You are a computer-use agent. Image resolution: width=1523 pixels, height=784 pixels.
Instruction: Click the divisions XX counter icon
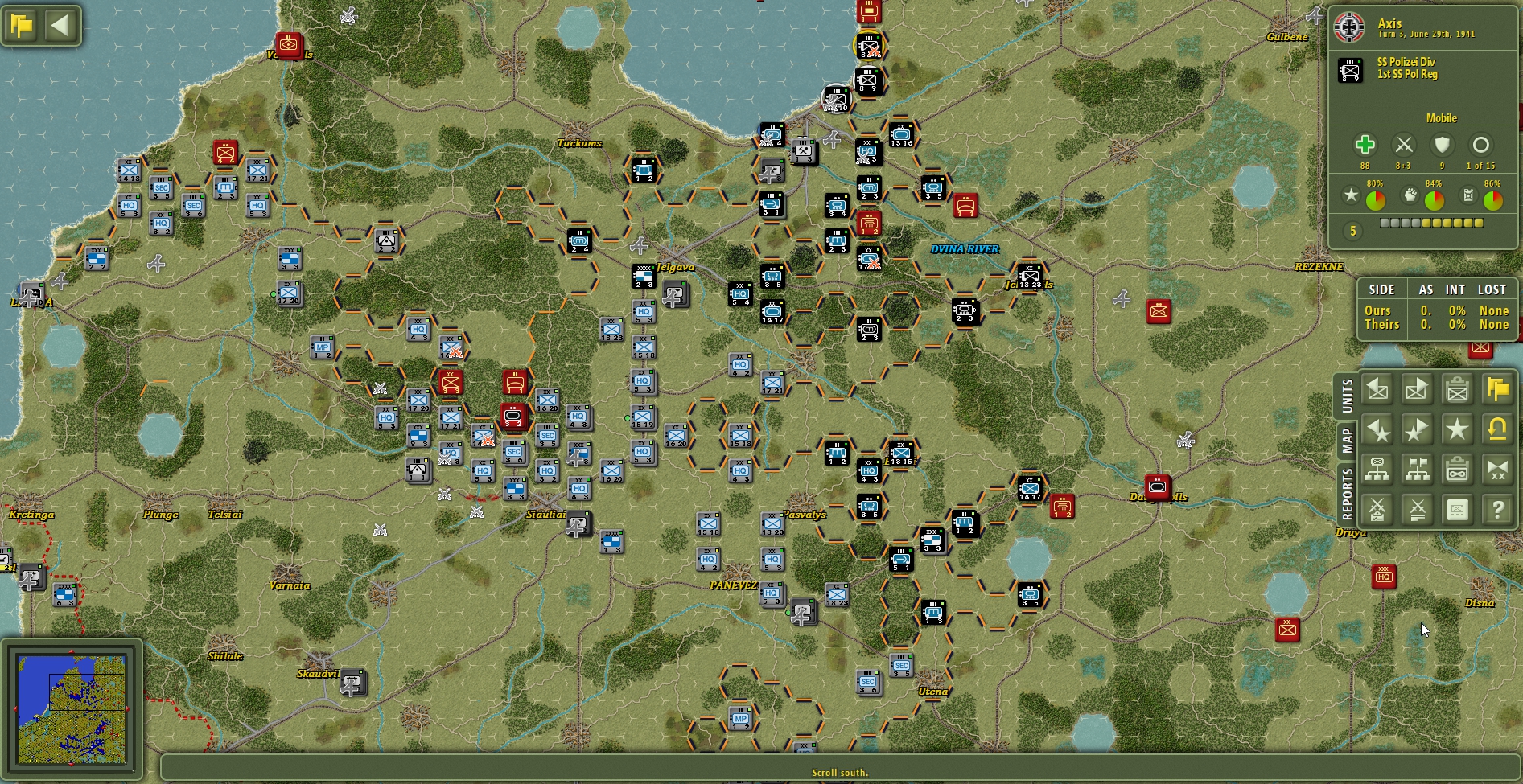click(1498, 470)
